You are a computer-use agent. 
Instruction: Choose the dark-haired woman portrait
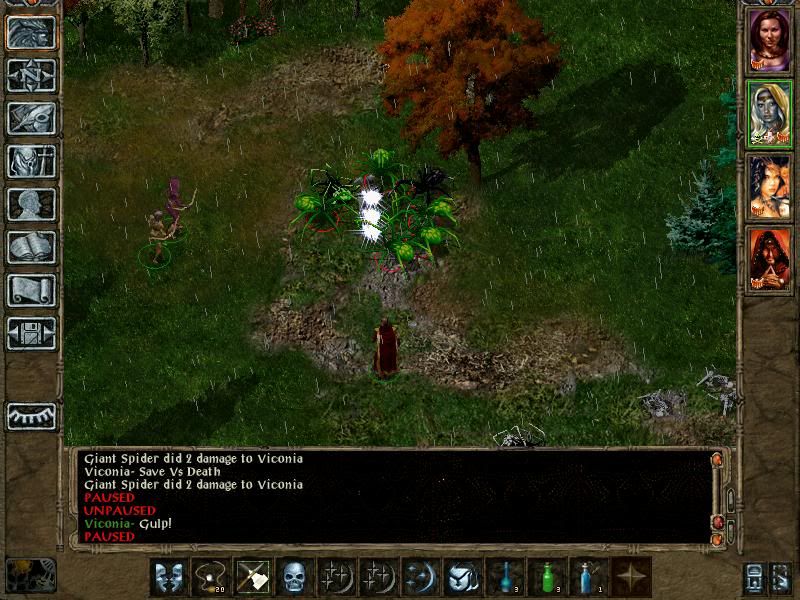coord(769,187)
